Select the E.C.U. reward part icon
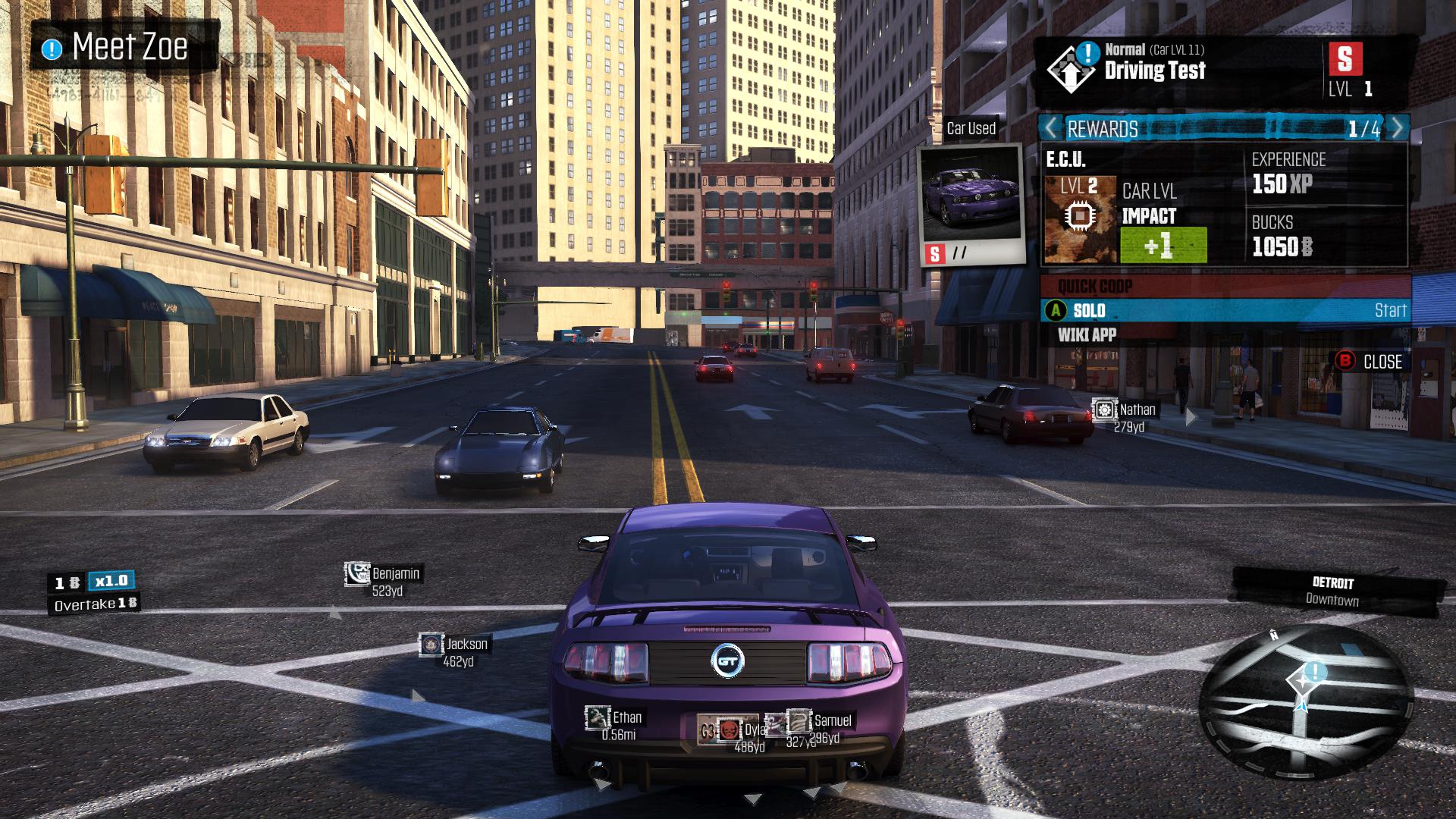This screenshot has width=1456, height=819. [x=1080, y=218]
